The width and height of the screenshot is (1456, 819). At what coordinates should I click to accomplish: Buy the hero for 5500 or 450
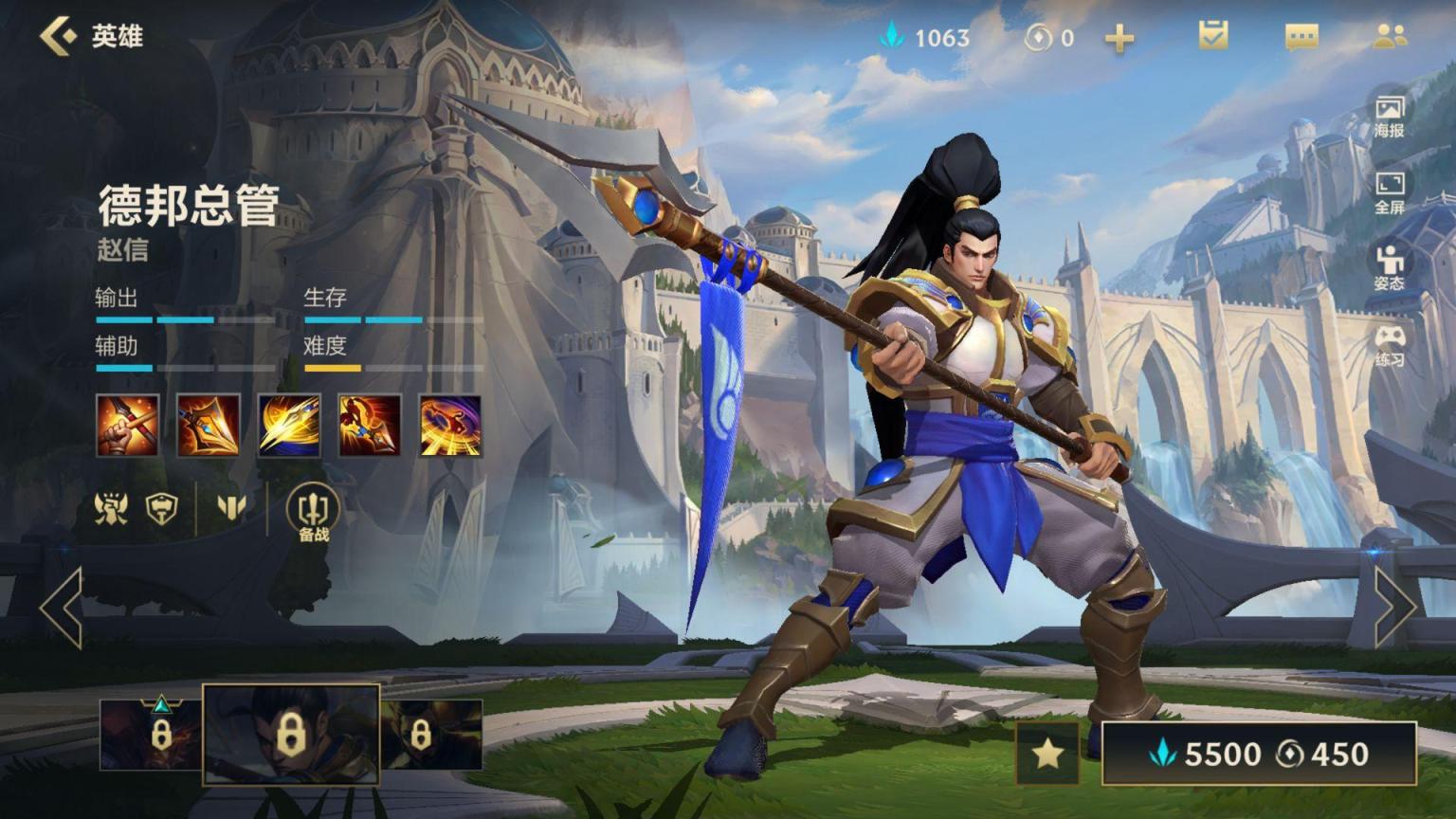[x=1259, y=754]
